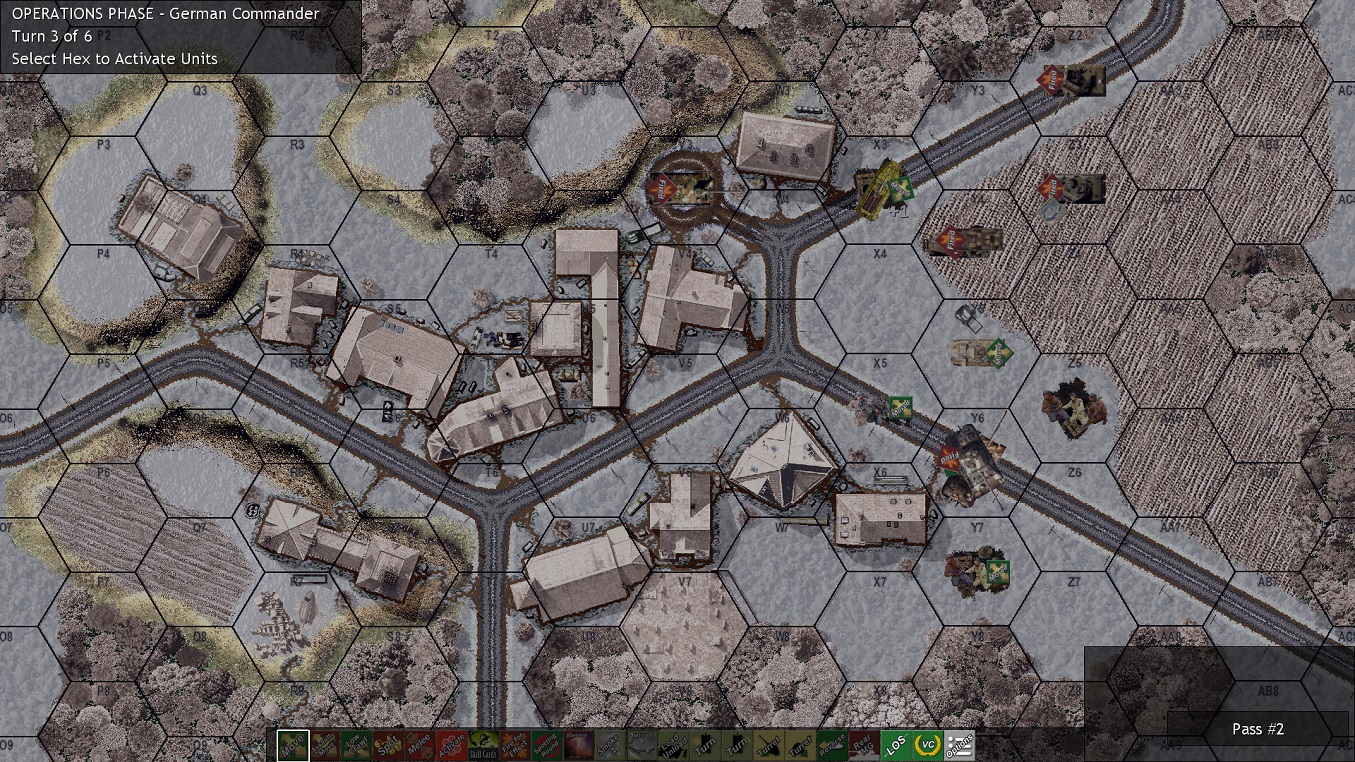Click the Spotting Round icon
This screenshot has height=762, width=1355.
point(544,745)
